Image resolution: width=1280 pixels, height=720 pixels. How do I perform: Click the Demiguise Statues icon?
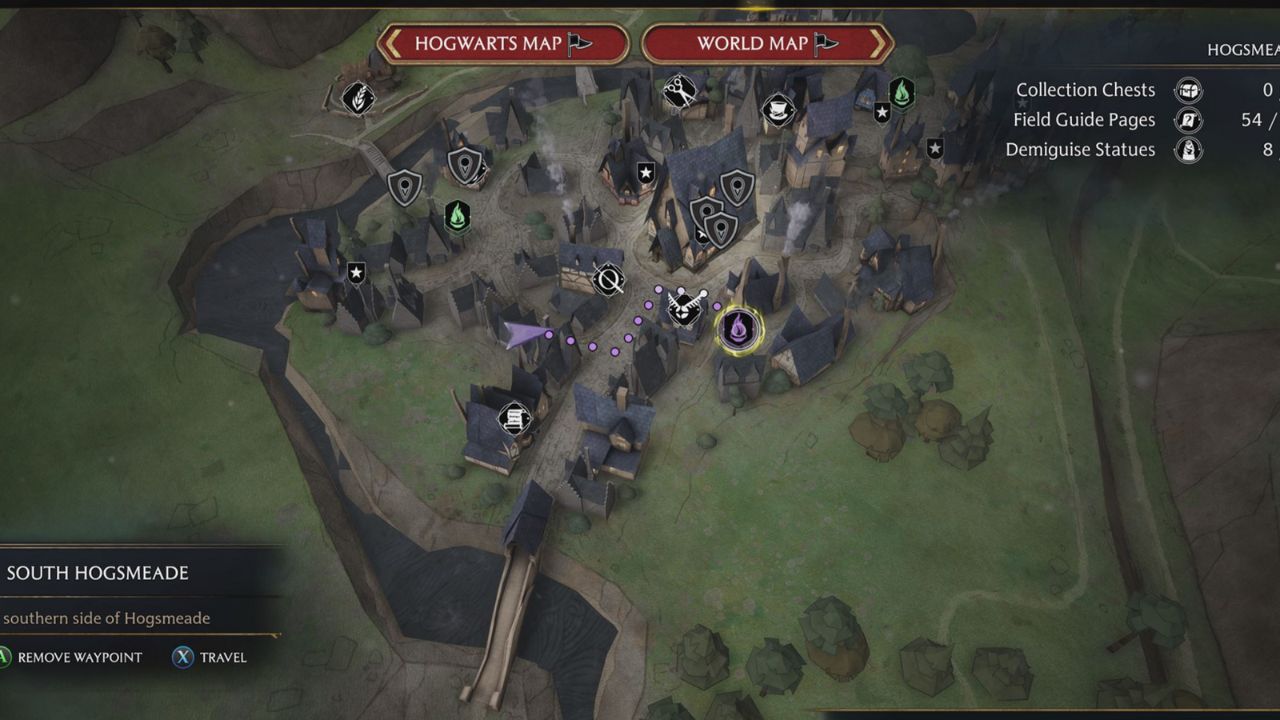1188,150
